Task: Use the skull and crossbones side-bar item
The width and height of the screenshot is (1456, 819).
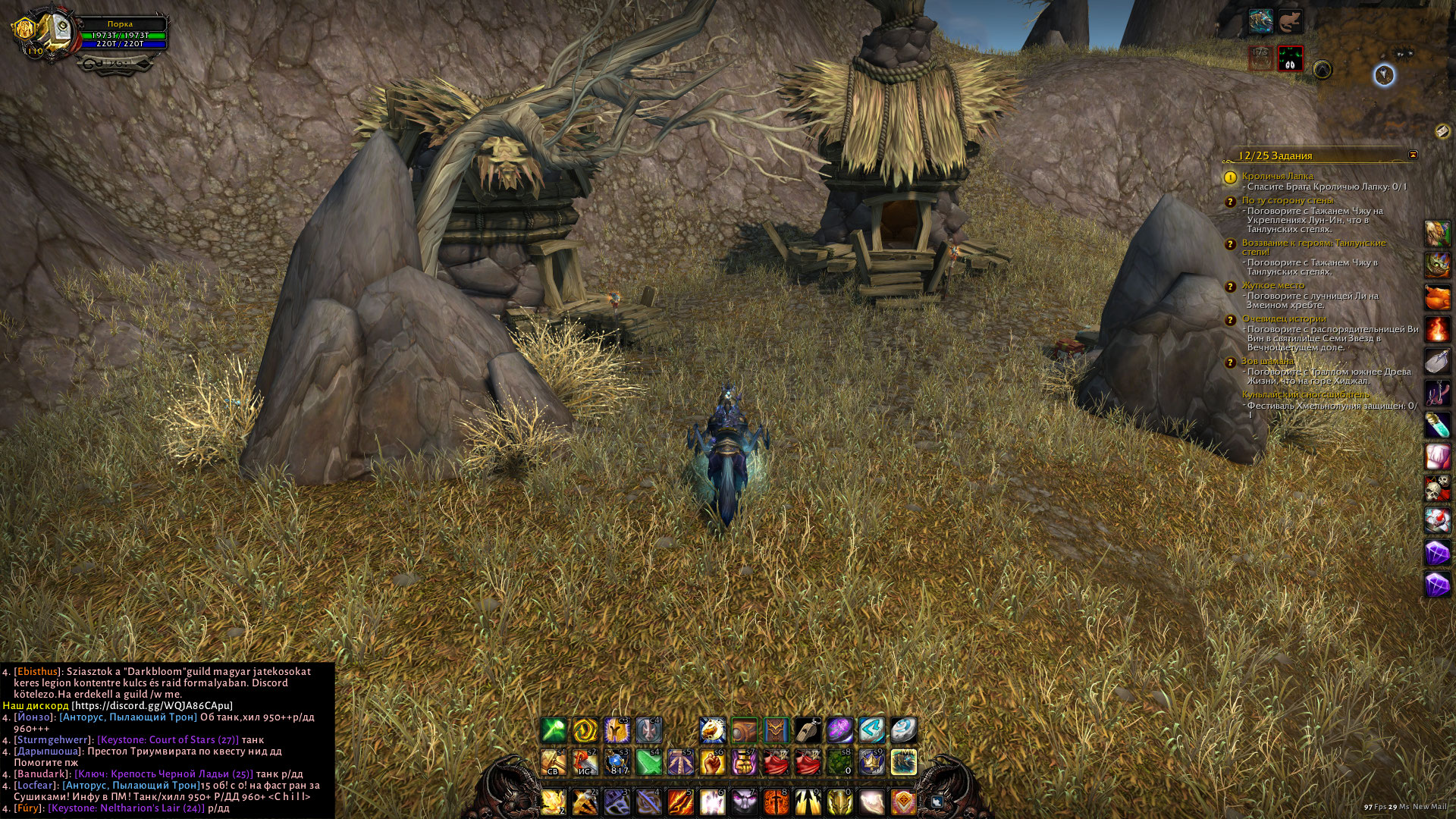Action: tap(1438, 488)
